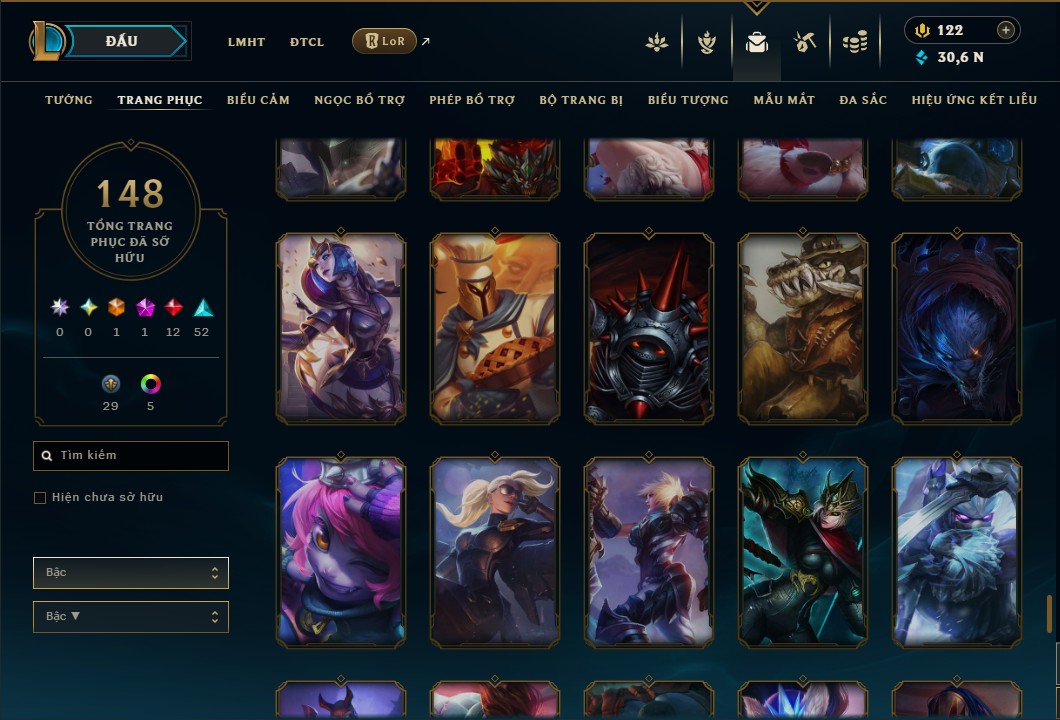Open the MẪU MẮT tab
Image resolution: width=1060 pixels, height=720 pixels.
(784, 100)
